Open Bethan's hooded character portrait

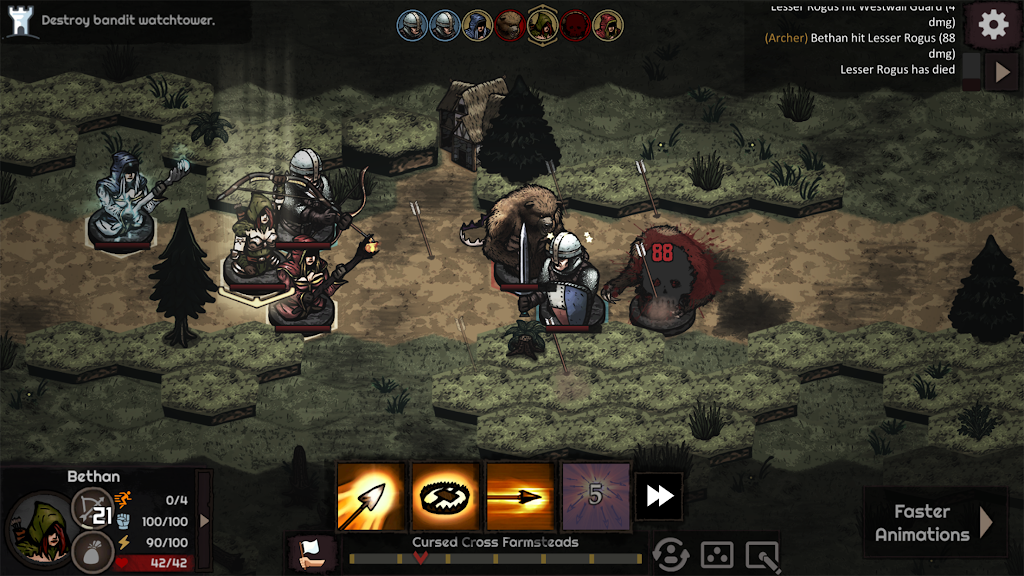pyautogui.click(x=40, y=529)
